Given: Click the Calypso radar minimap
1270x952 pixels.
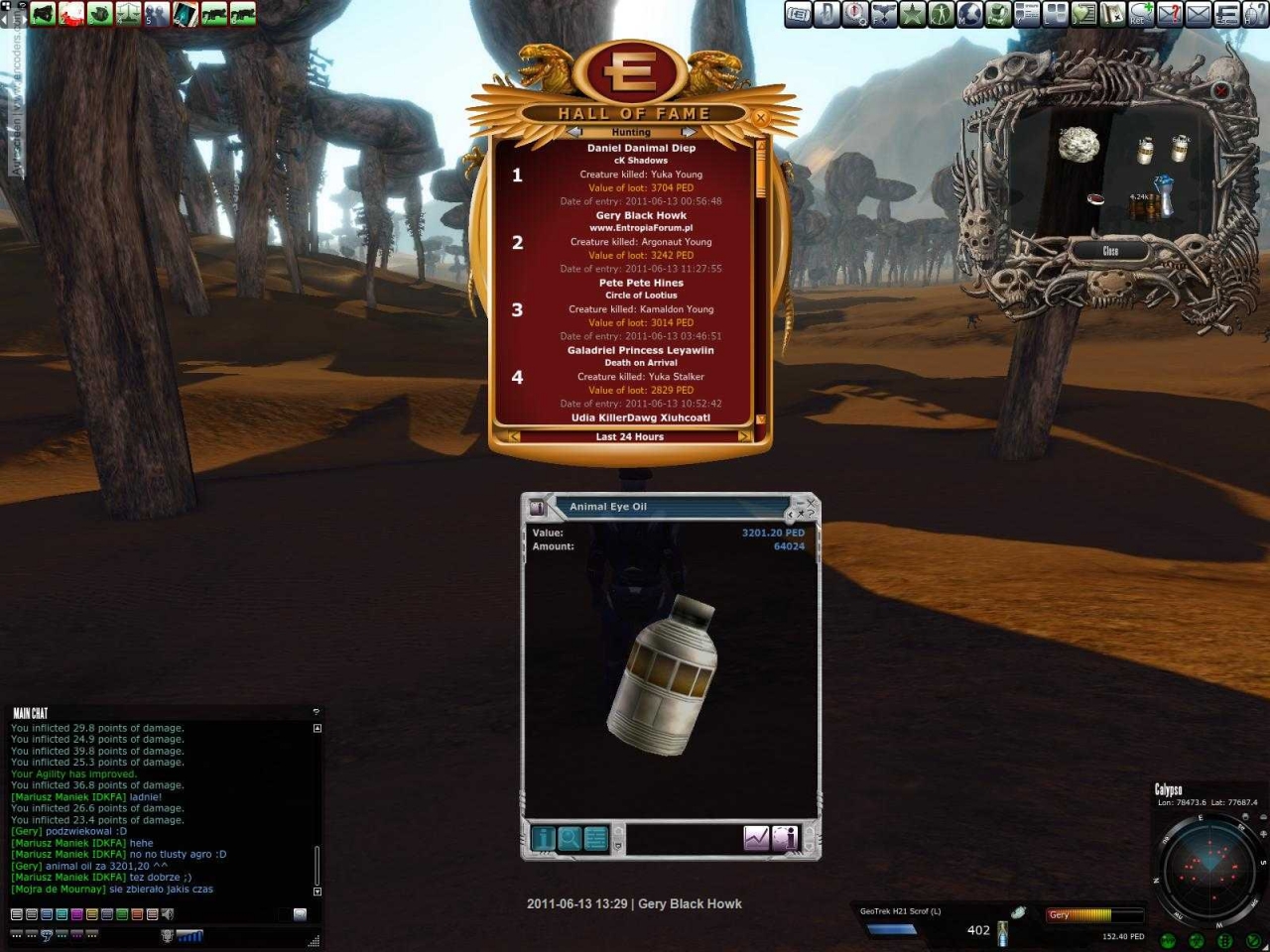Looking at the screenshot, I should tap(1208, 863).
